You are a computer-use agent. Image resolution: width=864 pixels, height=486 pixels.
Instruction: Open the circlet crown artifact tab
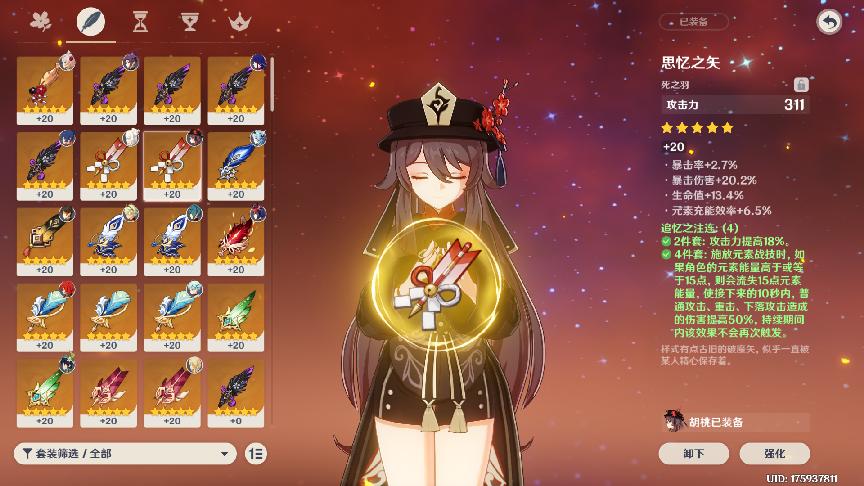(238, 22)
